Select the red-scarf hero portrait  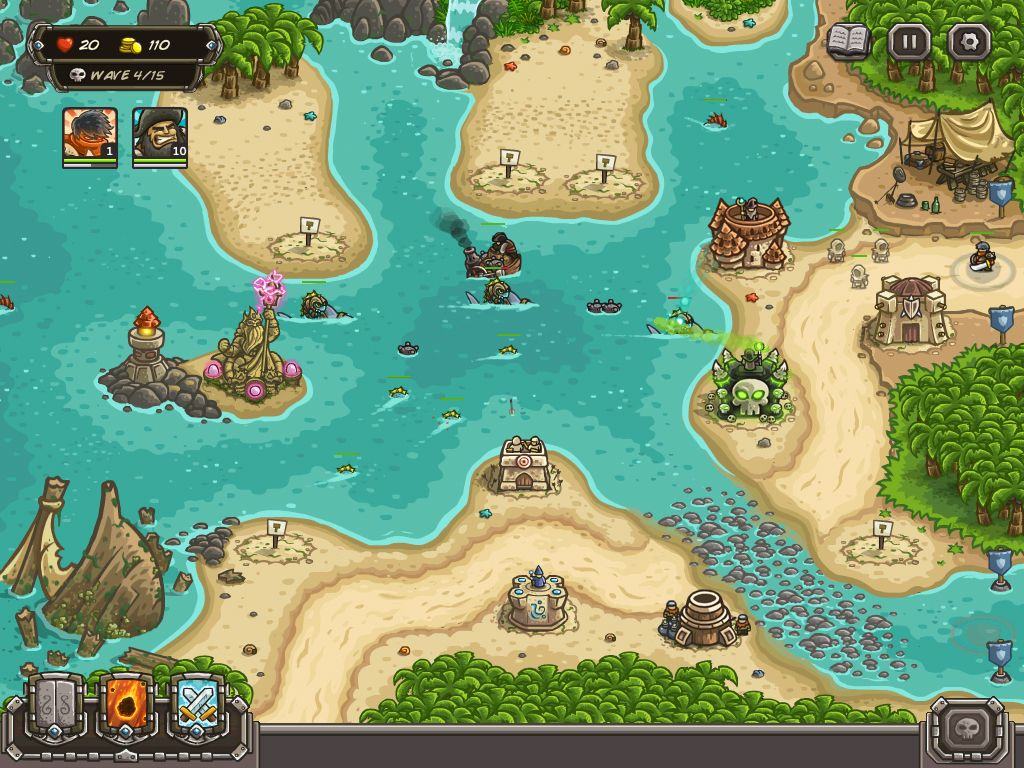[90, 135]
